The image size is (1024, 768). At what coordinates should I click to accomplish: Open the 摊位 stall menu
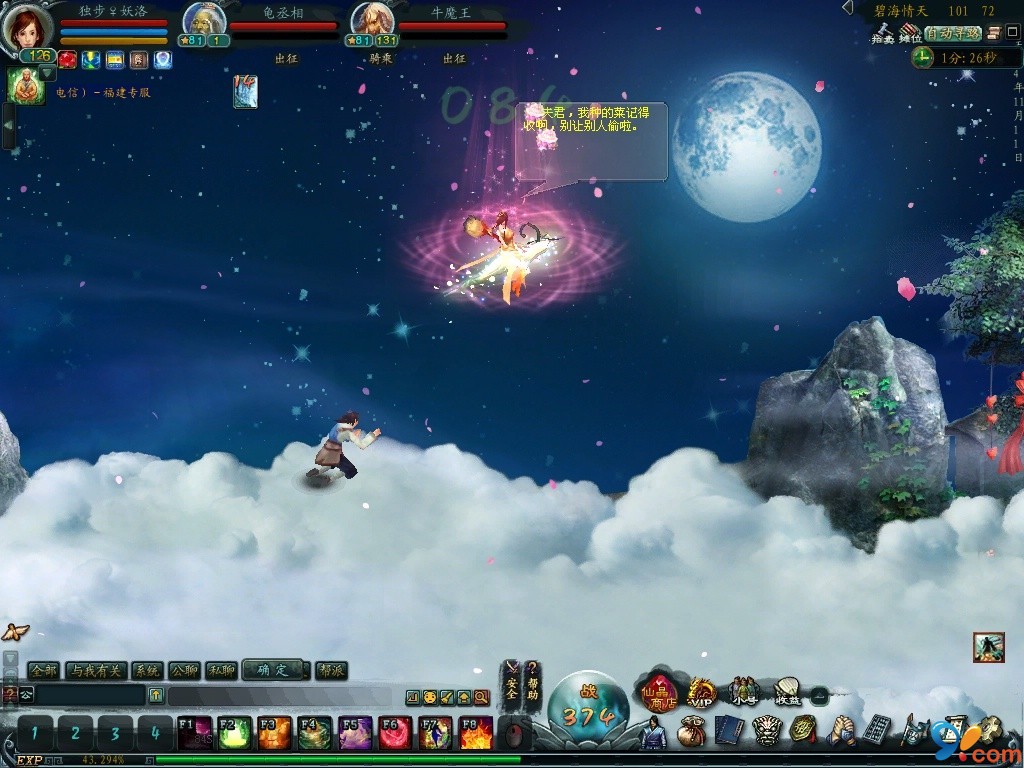[910, 33]
